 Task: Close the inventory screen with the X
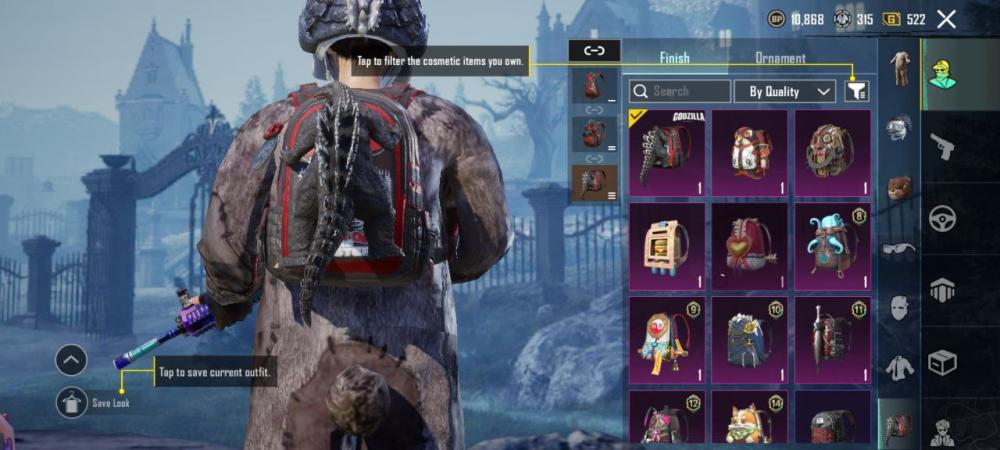pyautogui.click(x=946, y=19)
